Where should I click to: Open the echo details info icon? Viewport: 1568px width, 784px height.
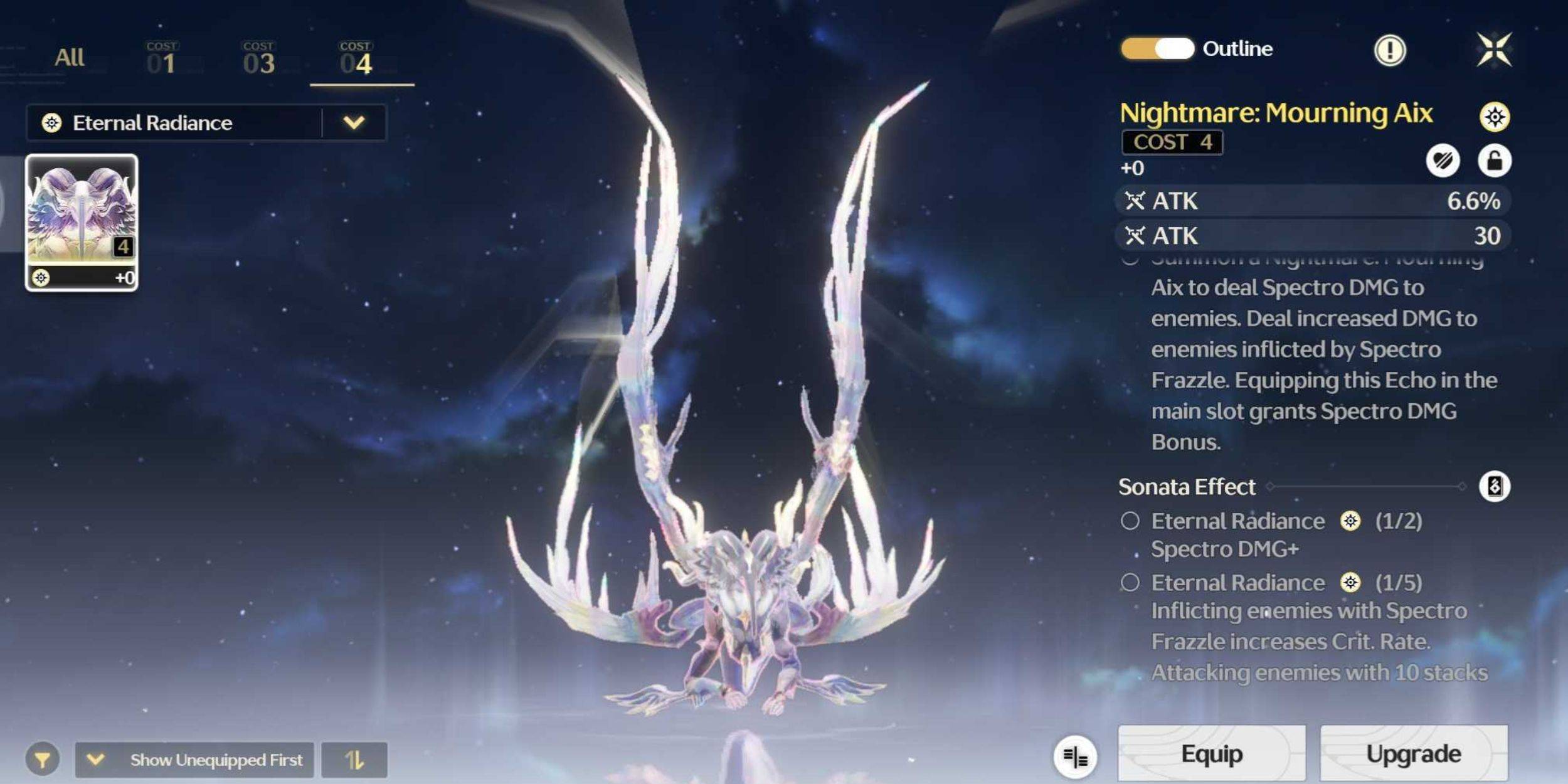tap(1389, 49)
